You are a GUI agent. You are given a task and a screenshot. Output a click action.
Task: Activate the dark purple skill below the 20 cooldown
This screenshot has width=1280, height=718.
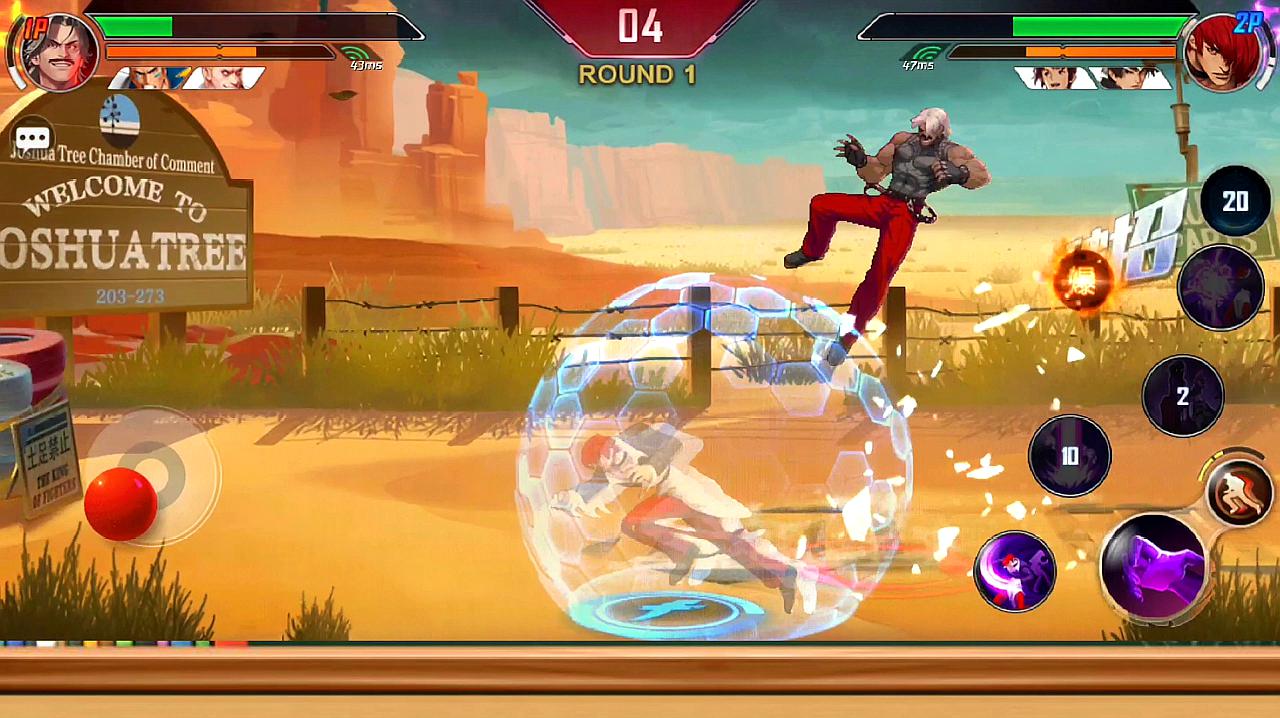[x=1220, y=287]
